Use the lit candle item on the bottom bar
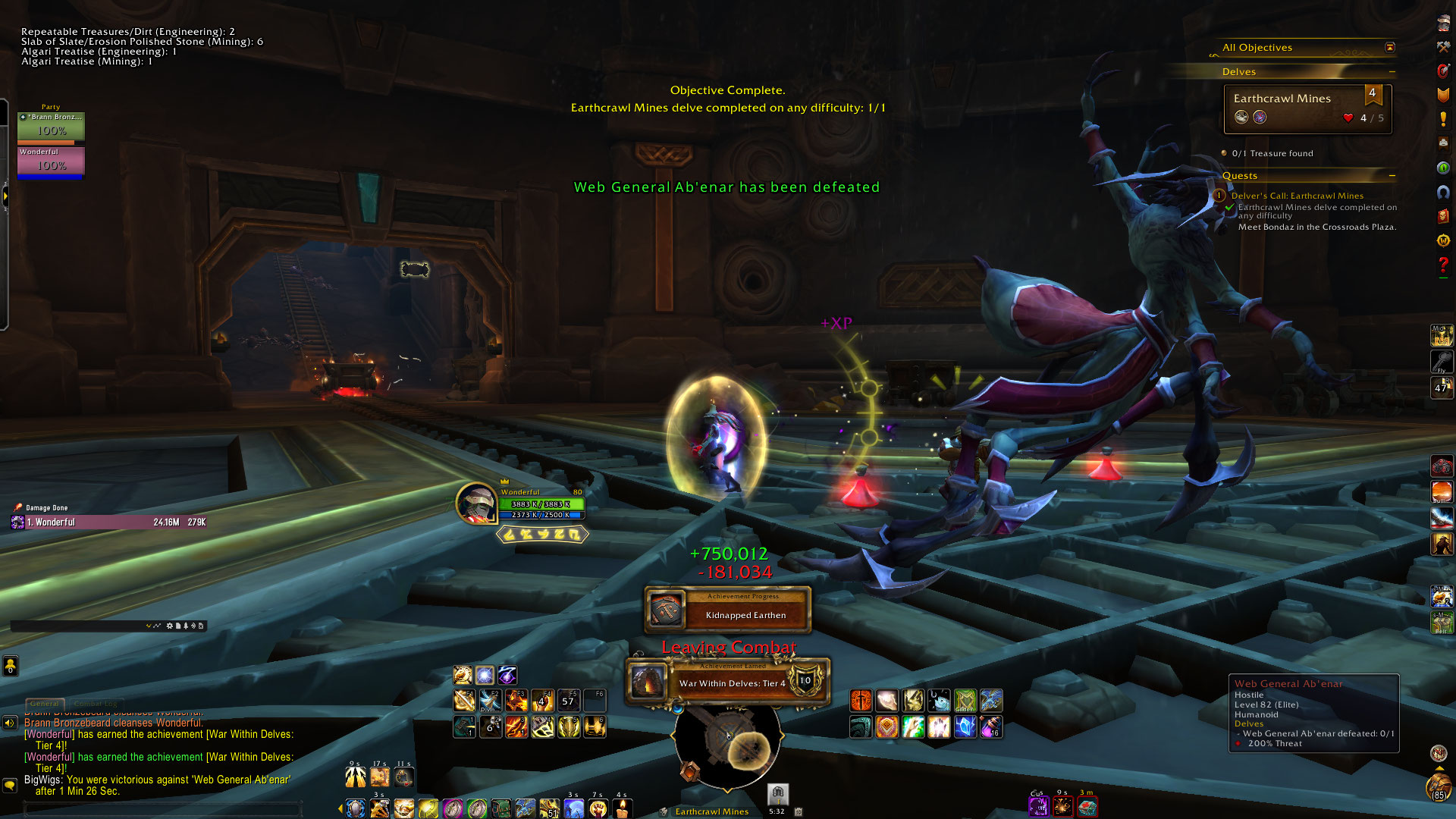The width and height of the screenshot is (1456, 819). [622, 808]
